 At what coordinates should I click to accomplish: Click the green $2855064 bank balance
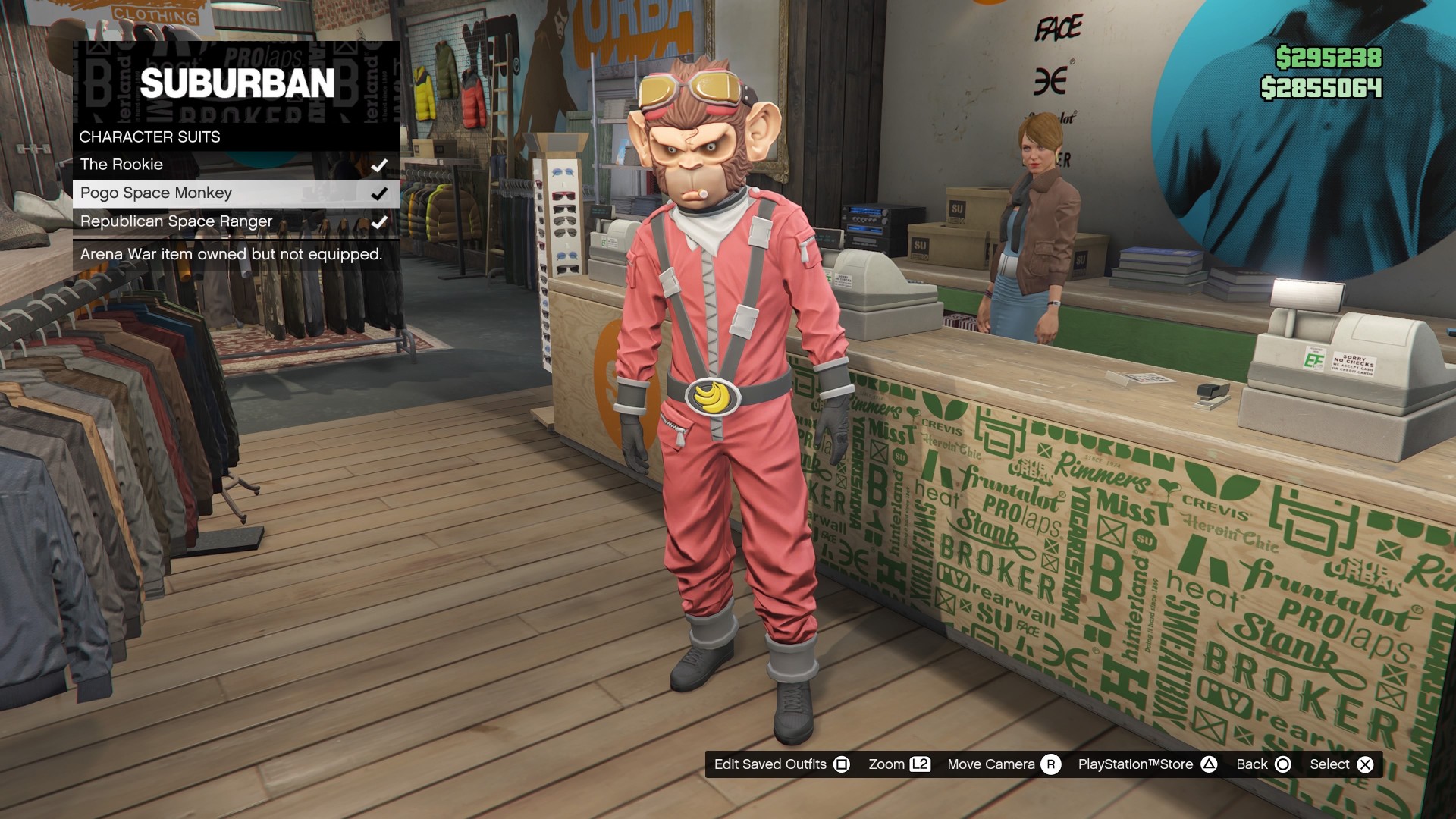click(1320, 90)
